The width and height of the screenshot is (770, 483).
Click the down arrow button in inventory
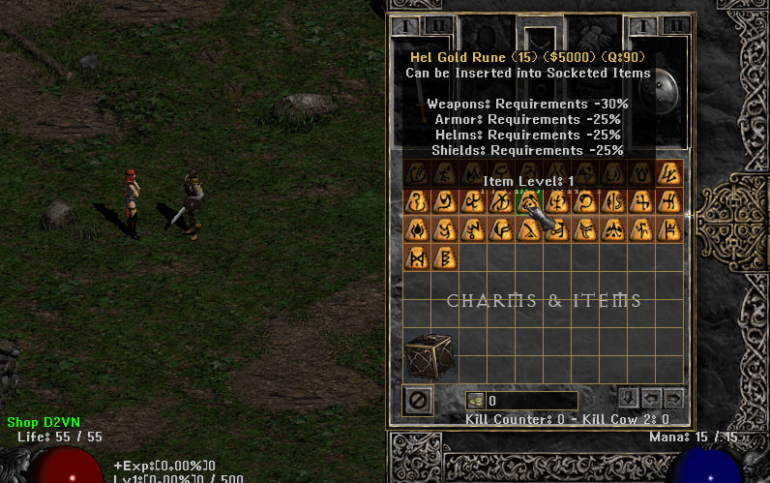point(628,397)
